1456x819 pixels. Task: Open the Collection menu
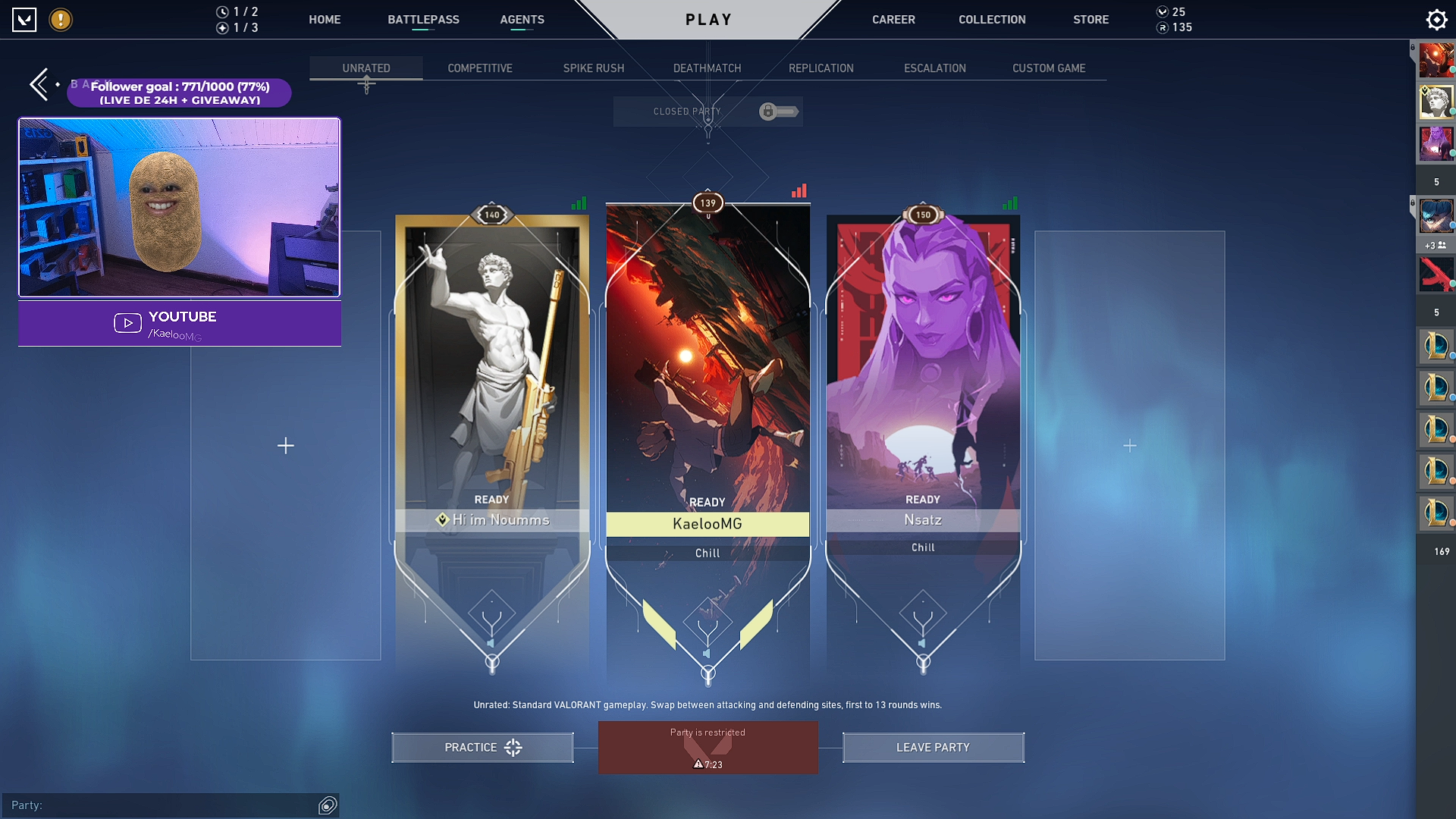(x=992, y=20)
